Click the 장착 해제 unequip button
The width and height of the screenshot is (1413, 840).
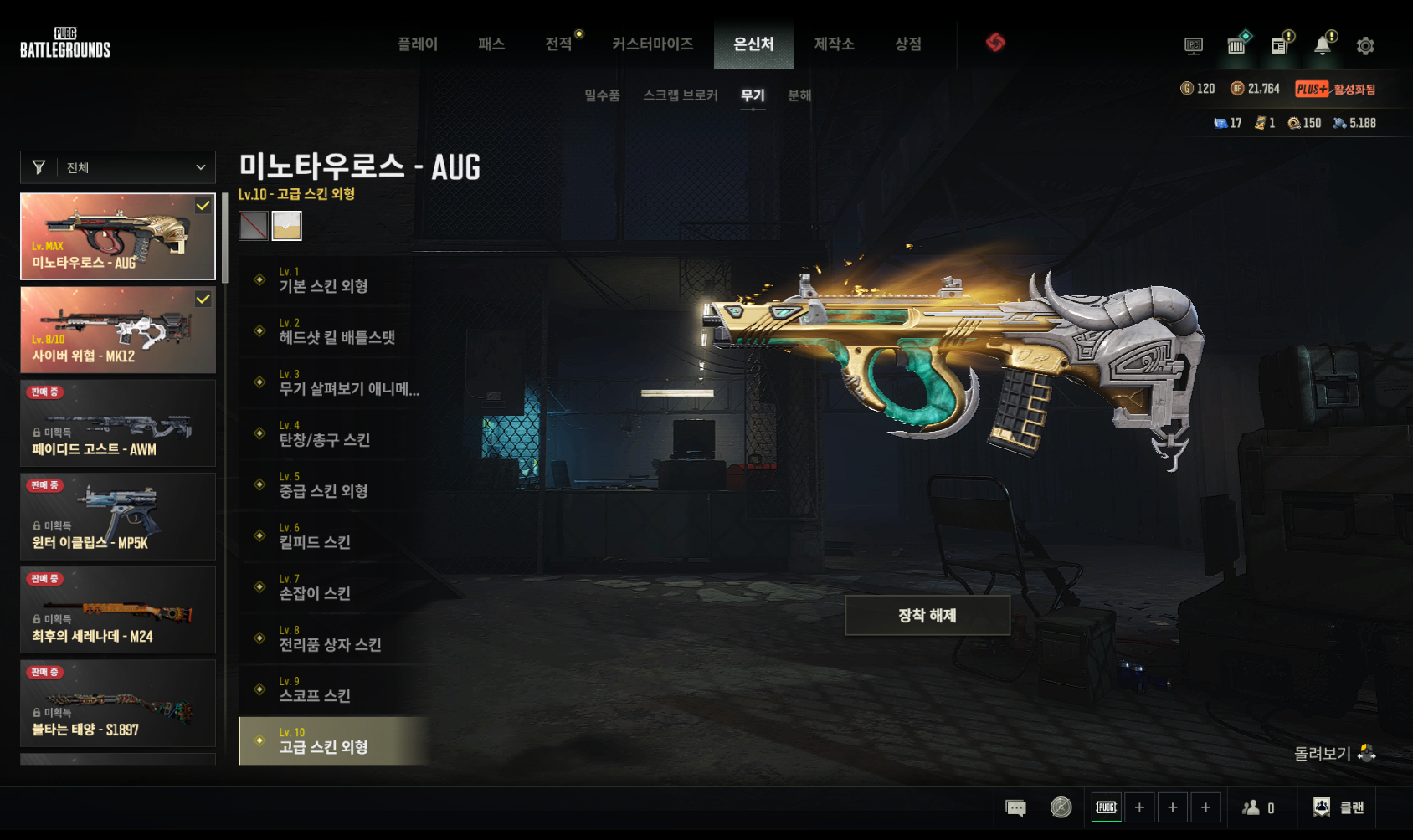pyautogui.click(x=927, y=616)
